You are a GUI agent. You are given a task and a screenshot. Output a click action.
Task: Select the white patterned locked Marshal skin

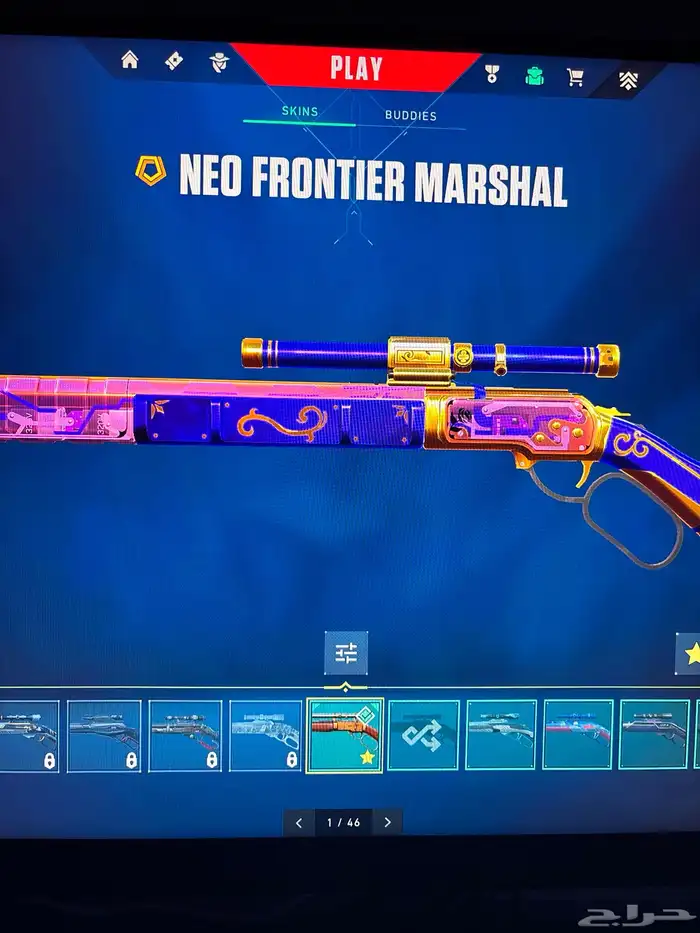pyautogui.click(x=265, y=735)
